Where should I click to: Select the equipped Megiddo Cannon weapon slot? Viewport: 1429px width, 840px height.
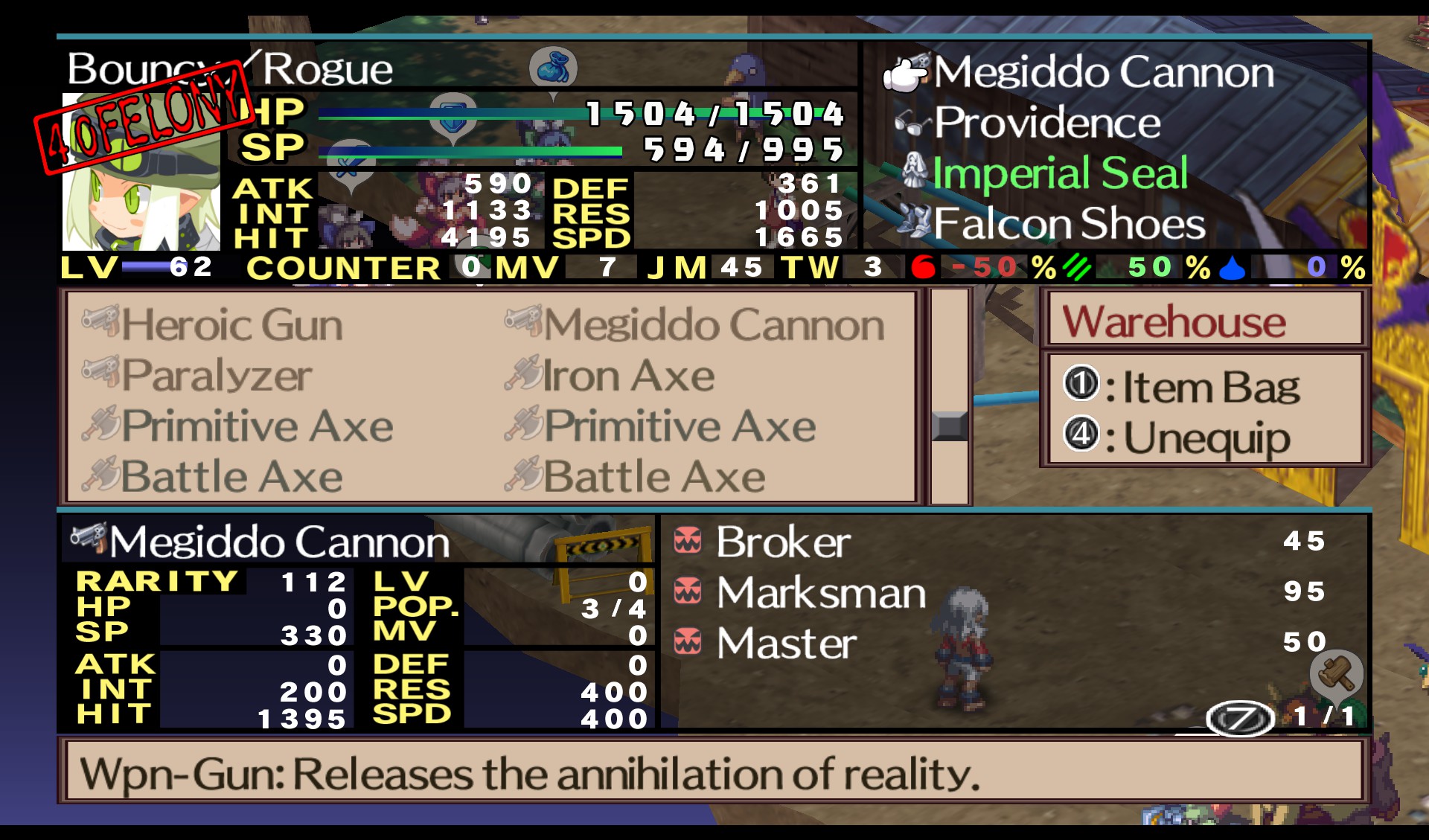tap(1103, 72)
